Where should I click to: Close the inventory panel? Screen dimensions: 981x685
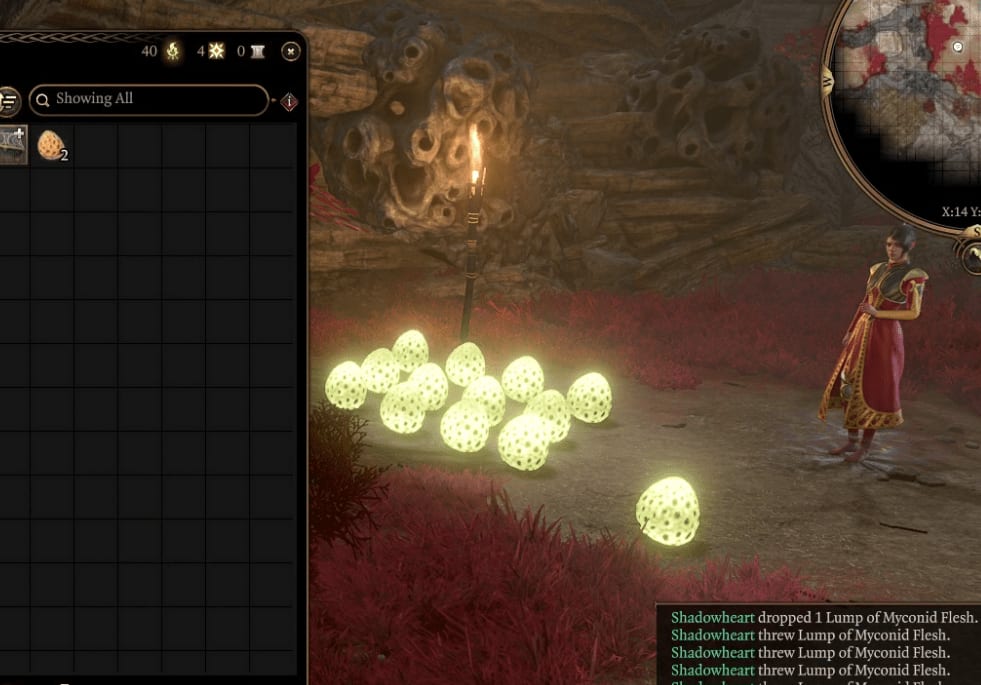pyautogui.click(x=290, y=51)
